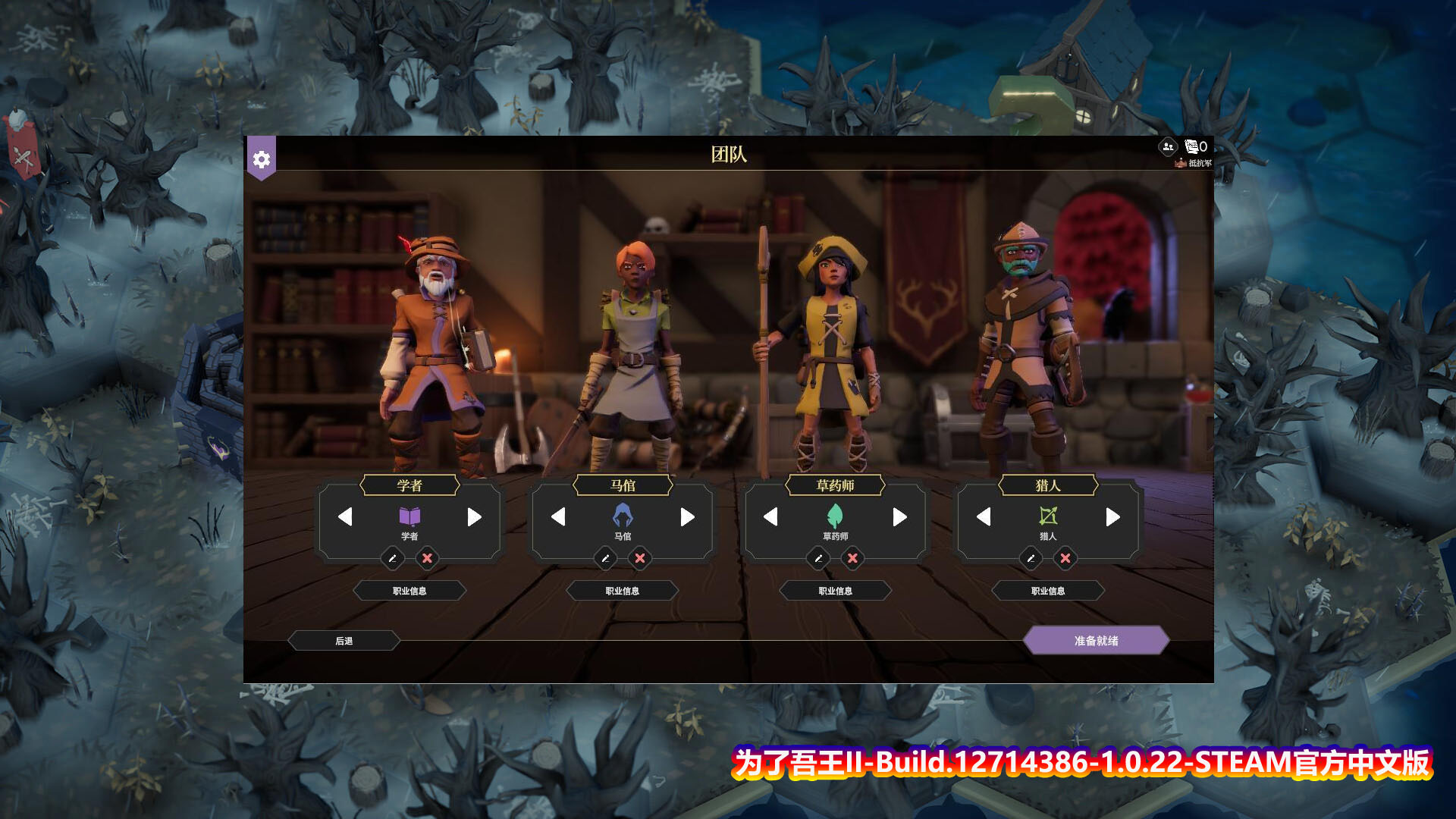
Task: Edit the 马倌 character appearance
Action: (x=605, y=559)
